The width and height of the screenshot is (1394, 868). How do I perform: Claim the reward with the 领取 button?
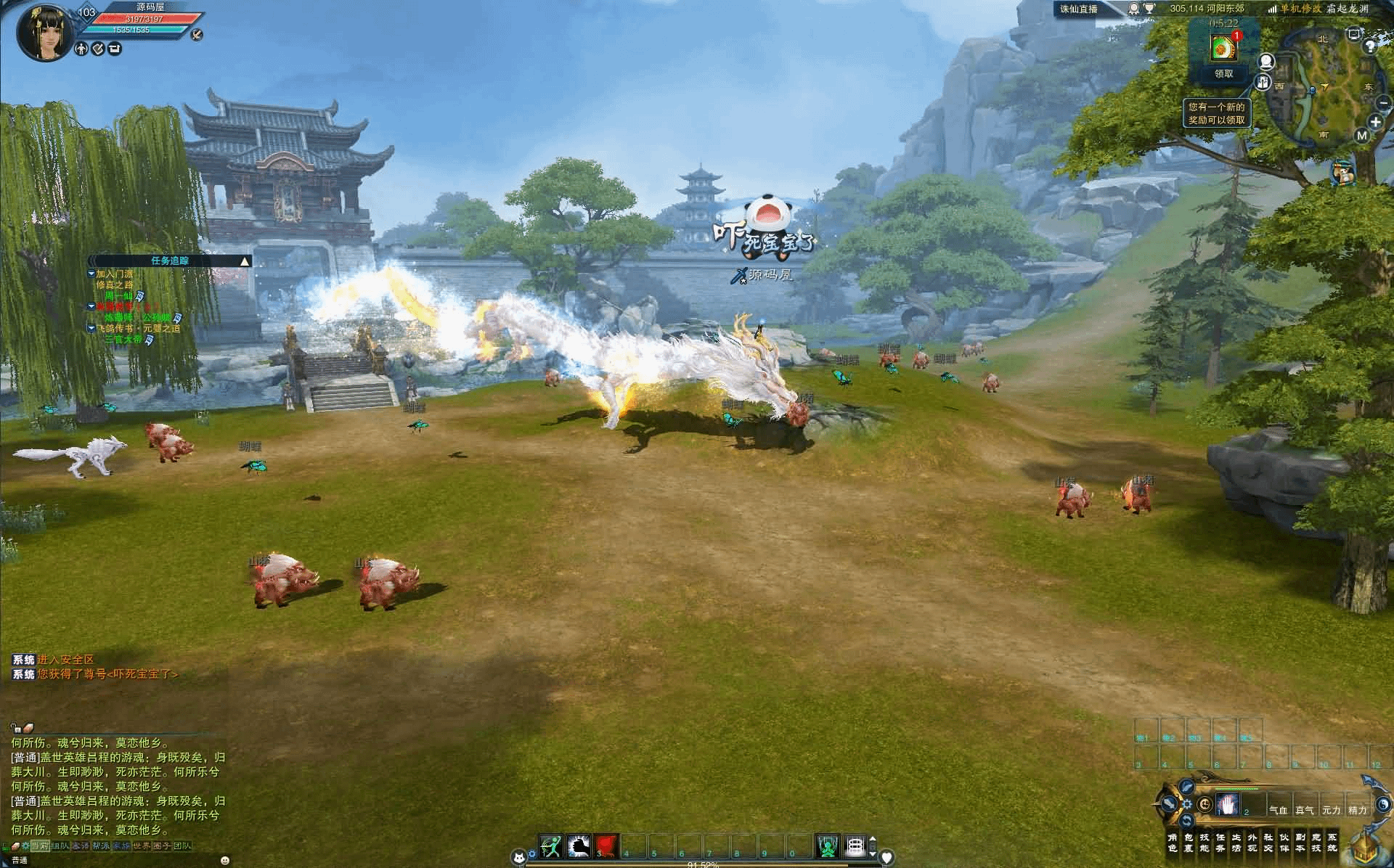pos(1223,73)
